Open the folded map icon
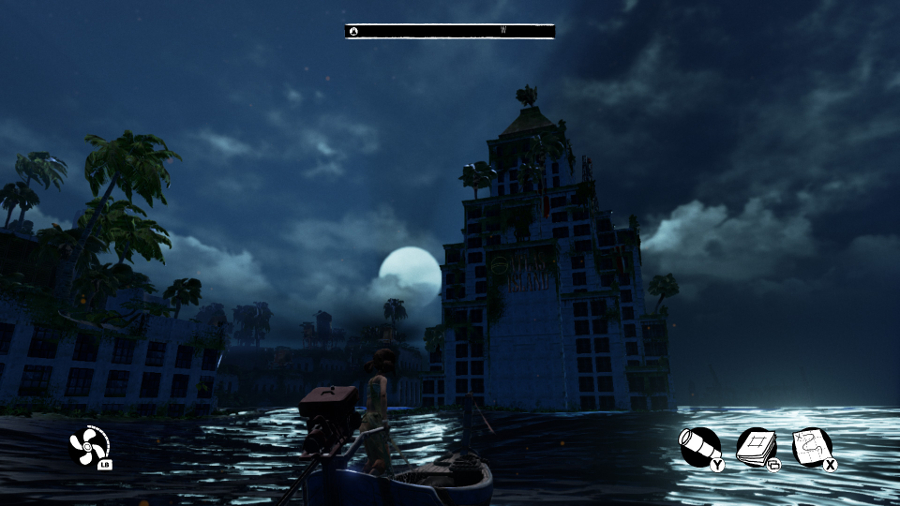The height and width of the screenshot is (506, 900). pyautogui.click(x=811, y=446)
